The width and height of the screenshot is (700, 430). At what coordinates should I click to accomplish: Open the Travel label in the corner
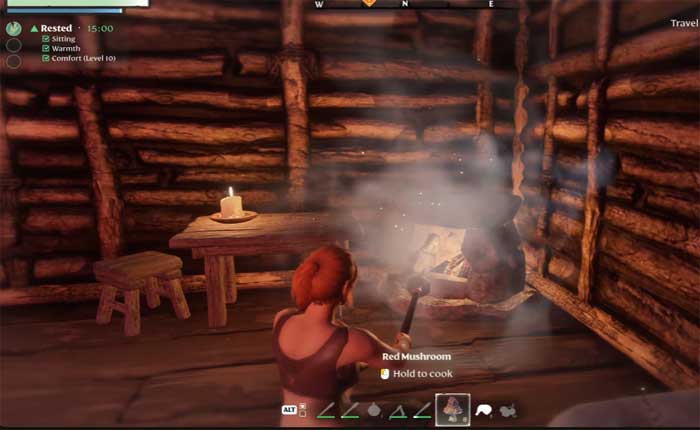[x=684, y=23]
